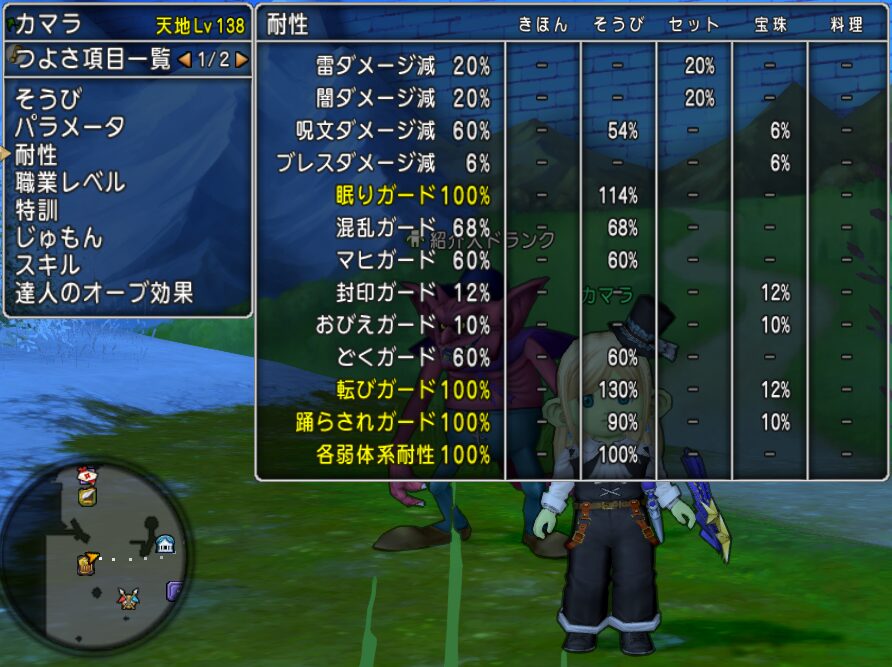Open 職業レベル in the list
892x667 pixels.
click(x=69, y=182)
